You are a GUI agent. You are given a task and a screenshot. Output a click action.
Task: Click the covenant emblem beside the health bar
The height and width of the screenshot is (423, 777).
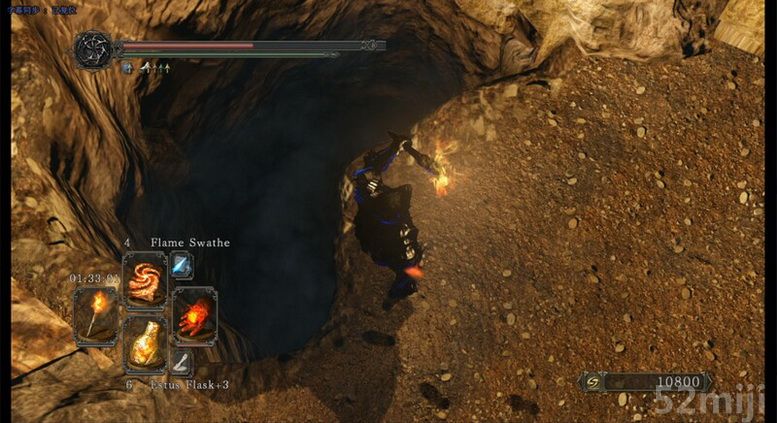(x=95, y=48)
